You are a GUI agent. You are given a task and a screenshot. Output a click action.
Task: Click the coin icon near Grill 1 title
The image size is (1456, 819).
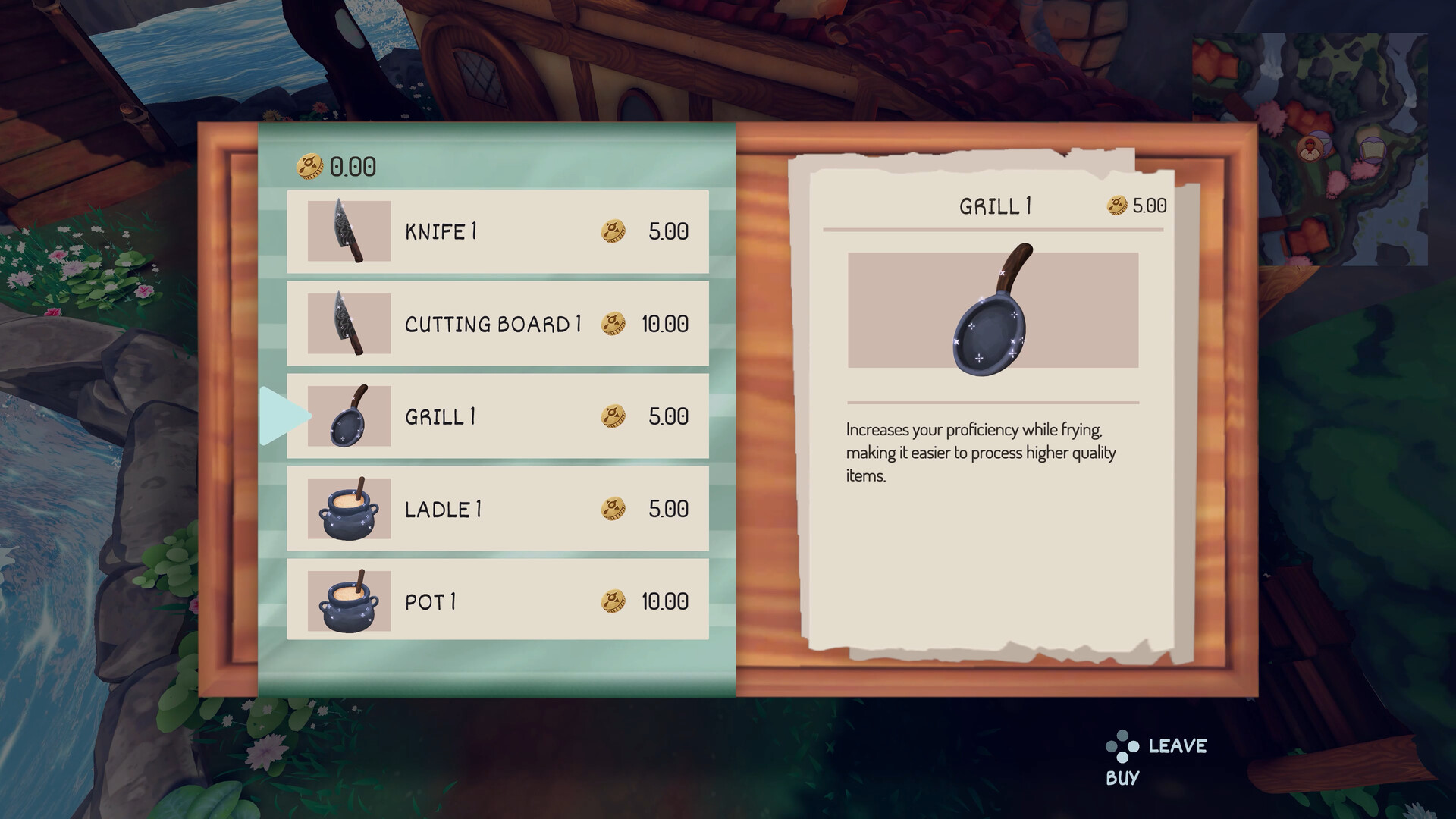(x=1115, y=203)
